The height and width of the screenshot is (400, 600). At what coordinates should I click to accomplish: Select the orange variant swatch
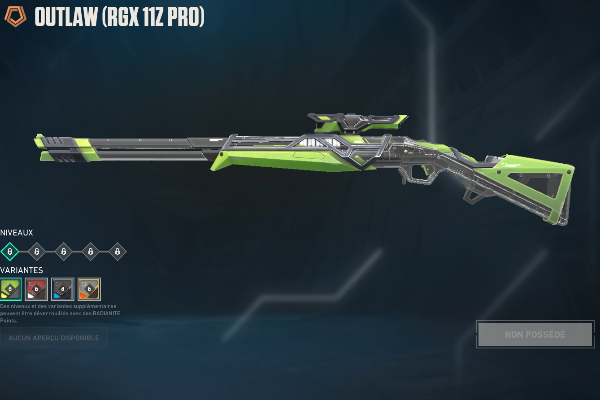89,289
